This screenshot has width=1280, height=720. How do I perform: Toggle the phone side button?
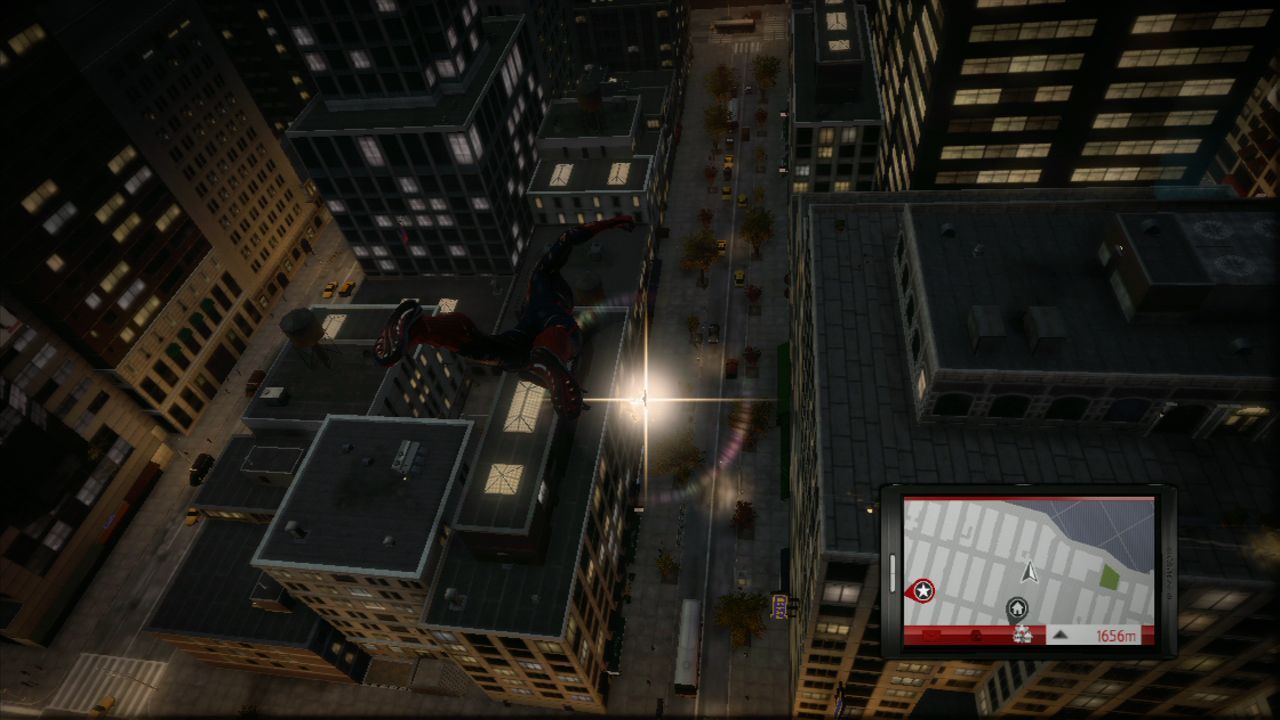893,573
